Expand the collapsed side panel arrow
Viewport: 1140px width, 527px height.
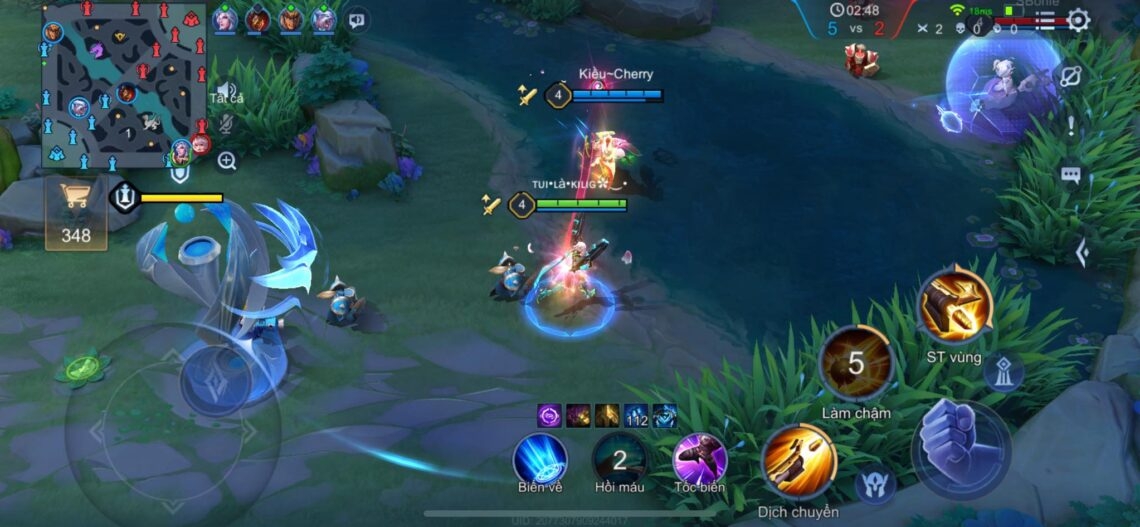coord(1081,253)
